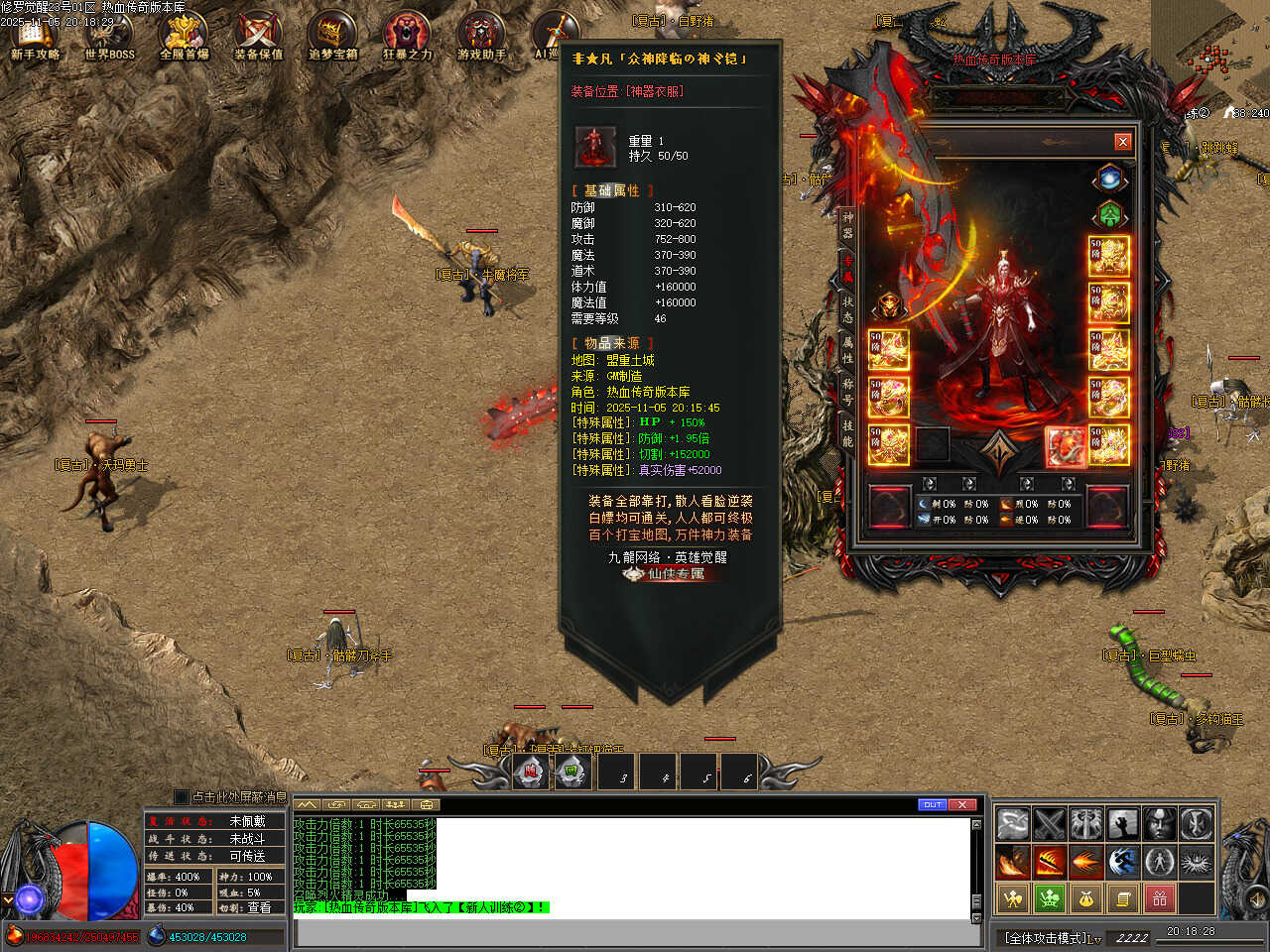Switch to the 状态 tab
The height and width of the screenshot is (952, 1270).
point(848,308)
